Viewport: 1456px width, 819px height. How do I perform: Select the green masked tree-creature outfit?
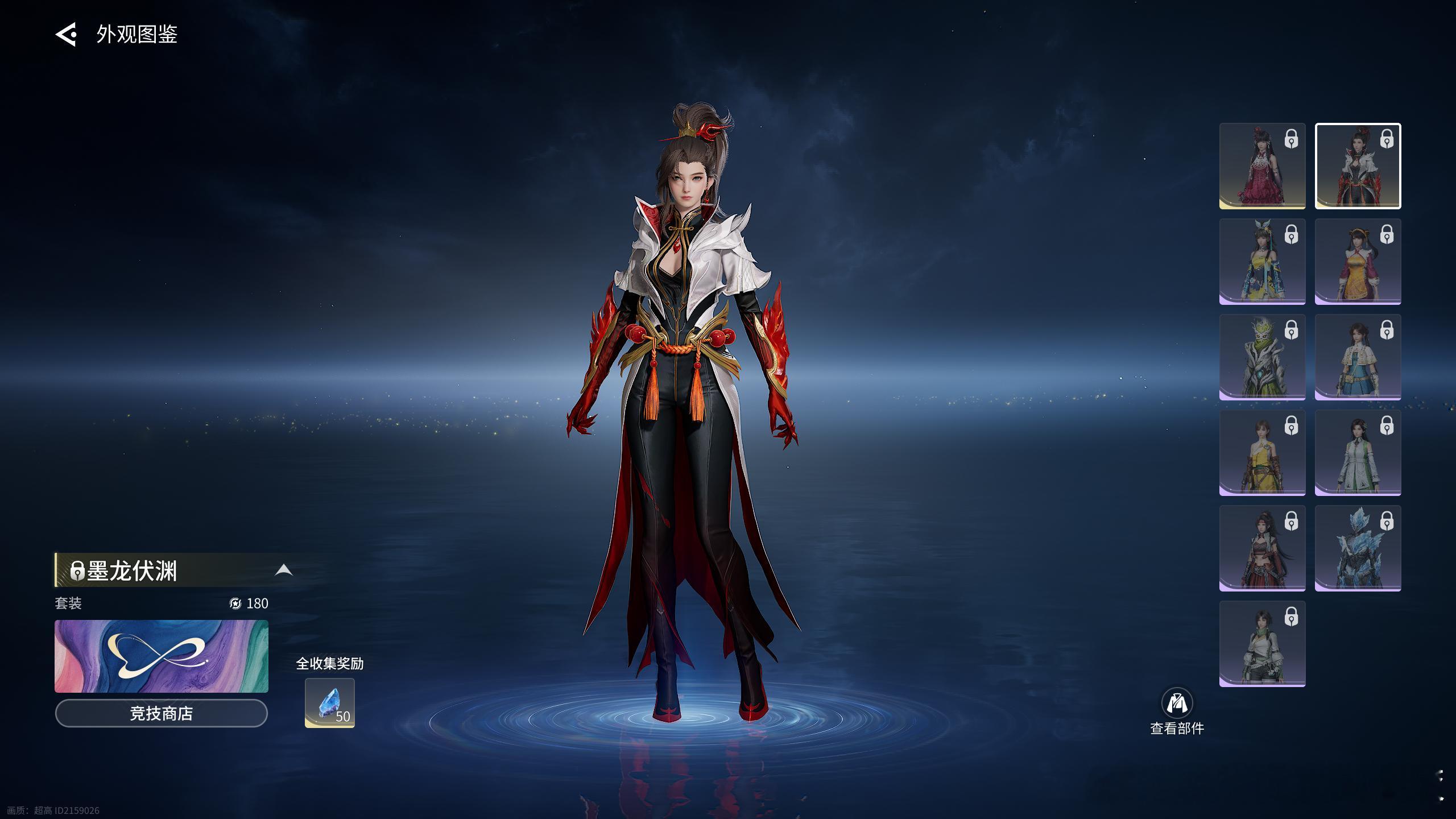[1262, 357]
